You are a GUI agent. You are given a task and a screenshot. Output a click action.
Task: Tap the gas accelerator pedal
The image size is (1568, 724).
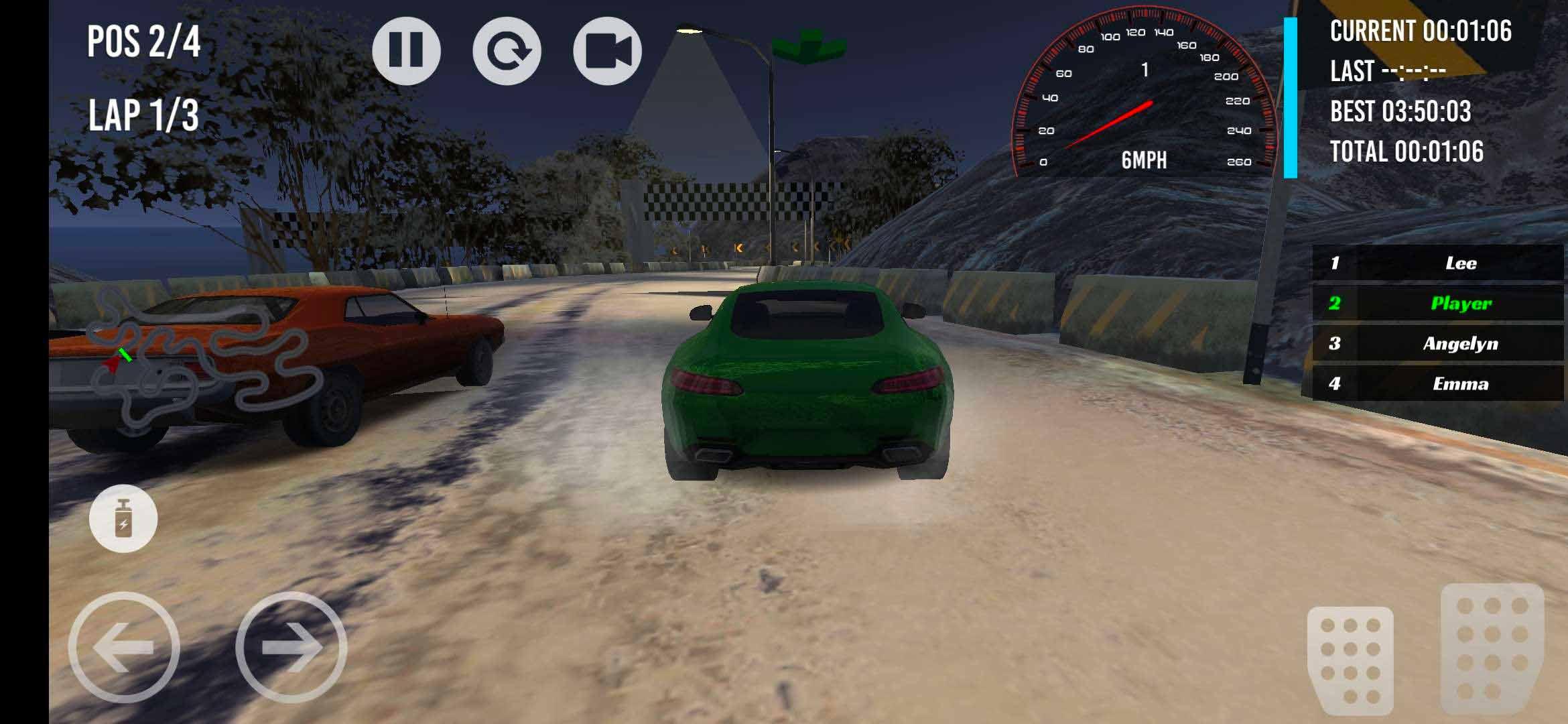(x=1492, y=649)
